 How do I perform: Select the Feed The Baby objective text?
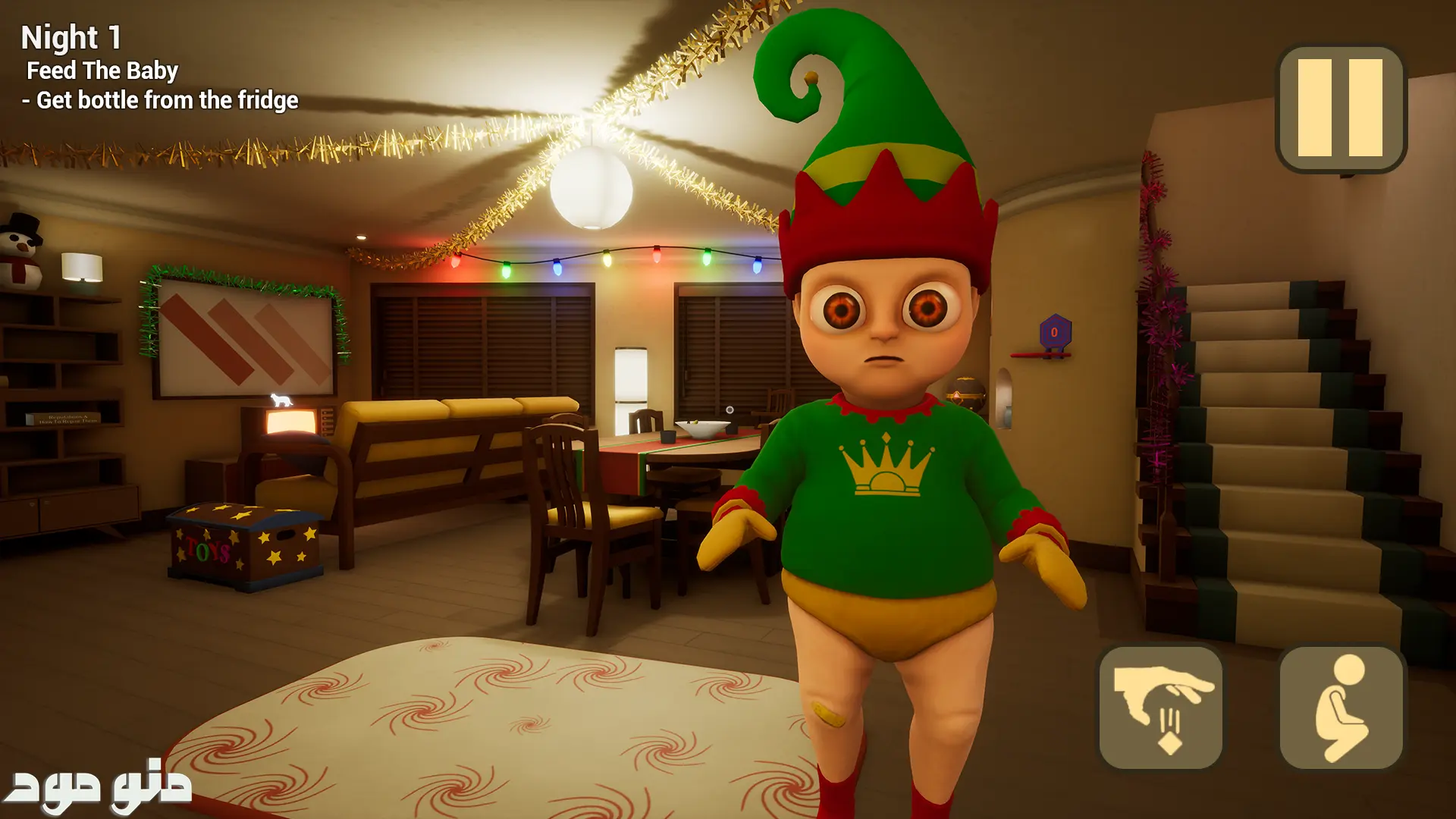[102, 71]
